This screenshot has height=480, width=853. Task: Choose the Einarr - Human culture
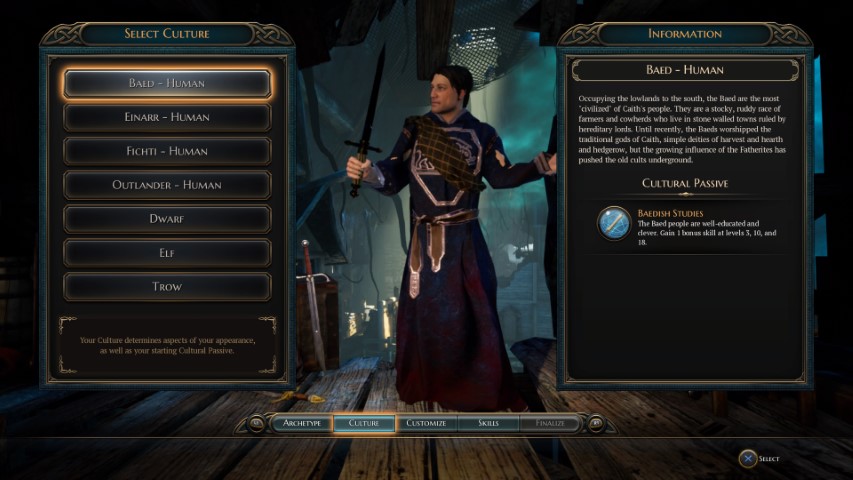(167, 117)
